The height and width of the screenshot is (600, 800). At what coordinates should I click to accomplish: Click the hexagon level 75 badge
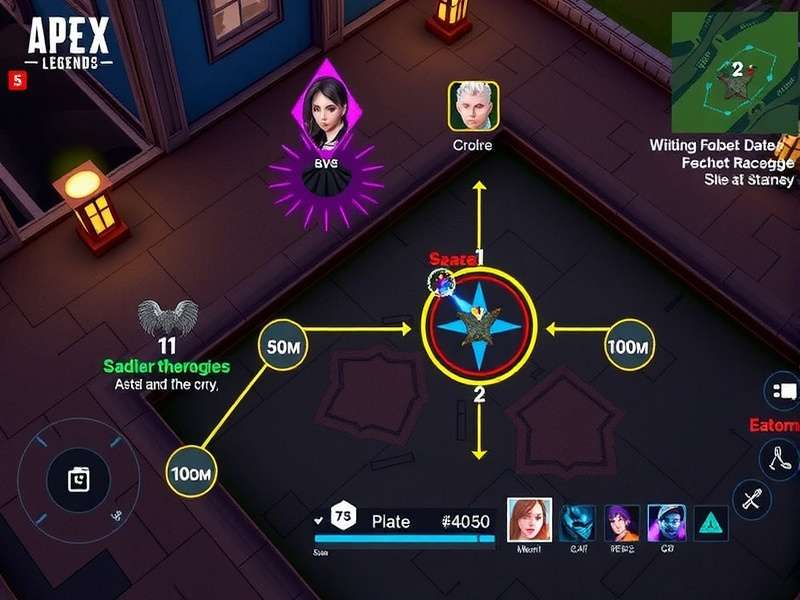click(342, 520)
